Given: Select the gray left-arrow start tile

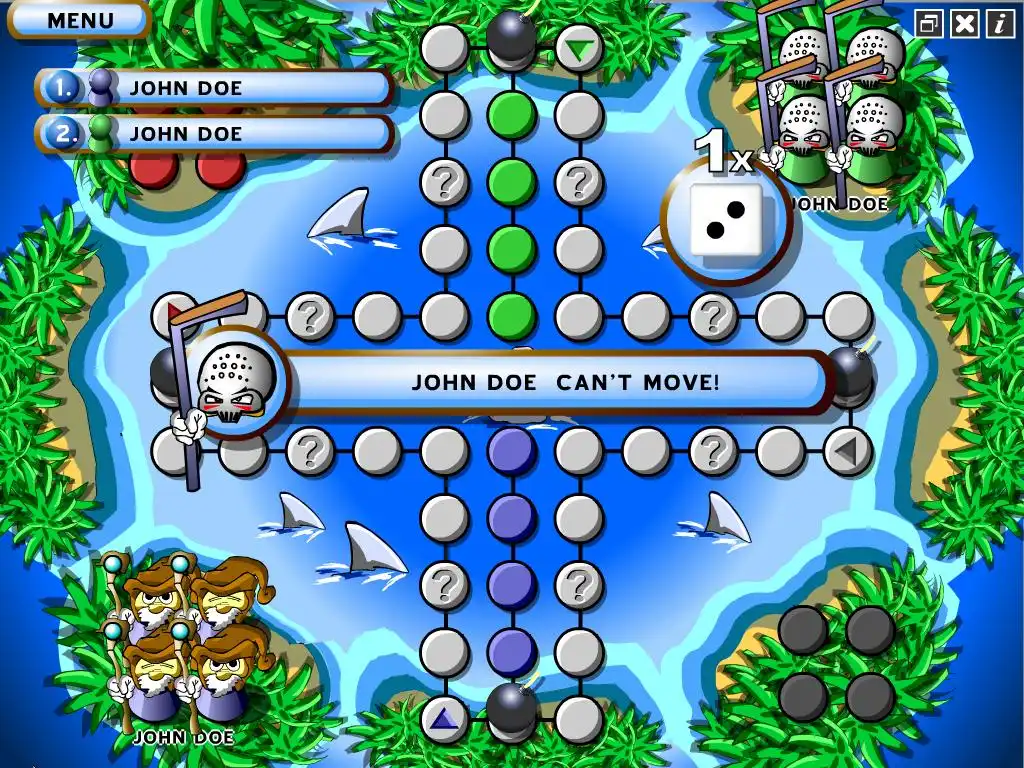Looking at the screenshot, I should (x=847, y=451).
